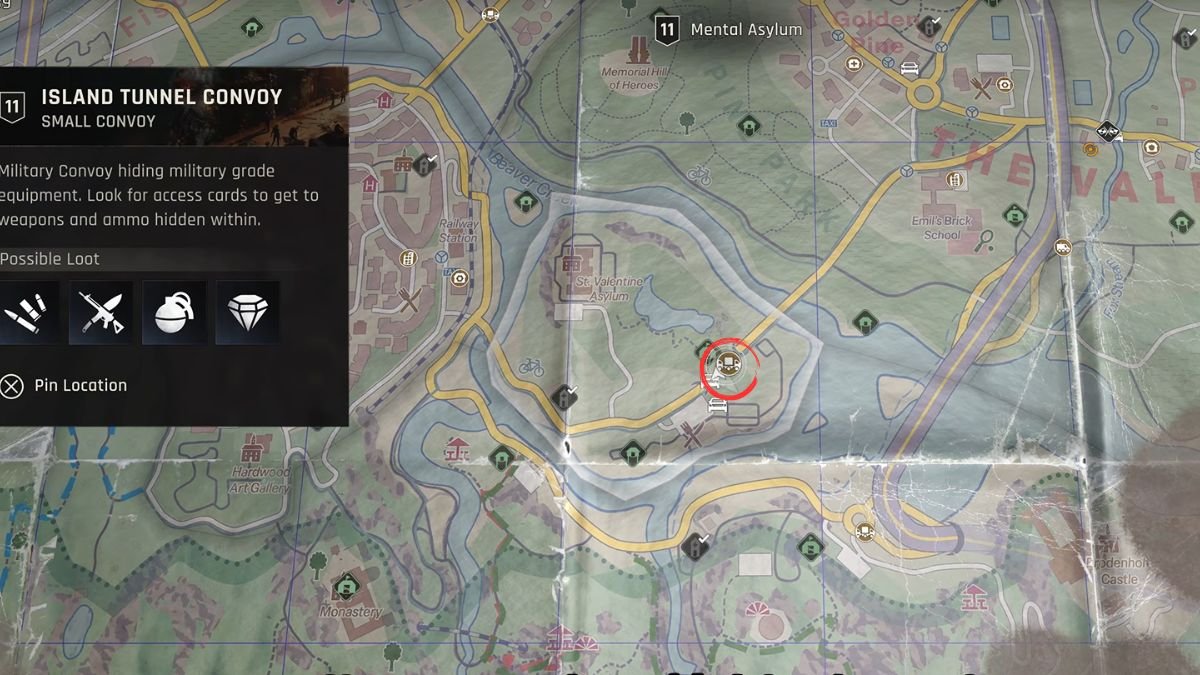
Task: Select the ladder marker at Emil's Brick School
Action: (954, 180)
